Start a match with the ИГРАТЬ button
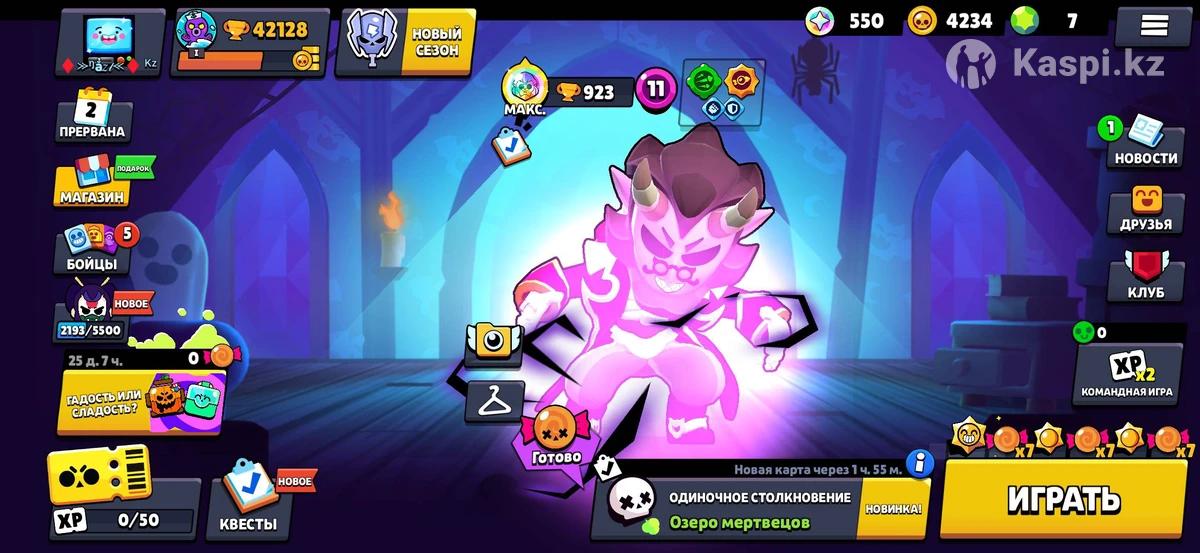Viewport: 1200px width, 553px height. click(x=1063, y=498)
